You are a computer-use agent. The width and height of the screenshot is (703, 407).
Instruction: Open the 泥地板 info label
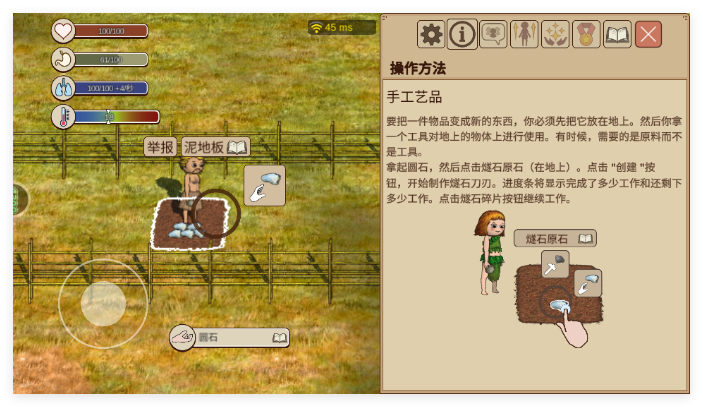(204, 148)
